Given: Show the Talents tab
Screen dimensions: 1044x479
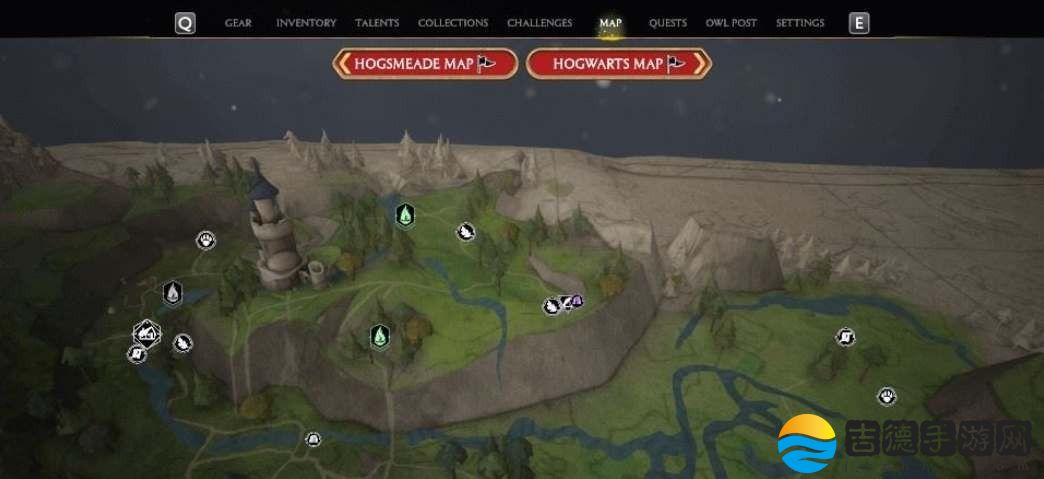Looking at the screenshot, I should pos(377,23).
